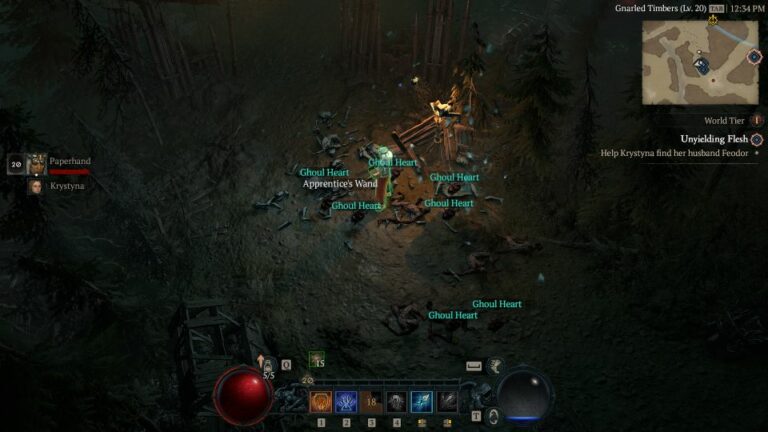The image size is (768, 432).
Task: Activate the bright blue shard skill icon
Action: tap(422, 402)
